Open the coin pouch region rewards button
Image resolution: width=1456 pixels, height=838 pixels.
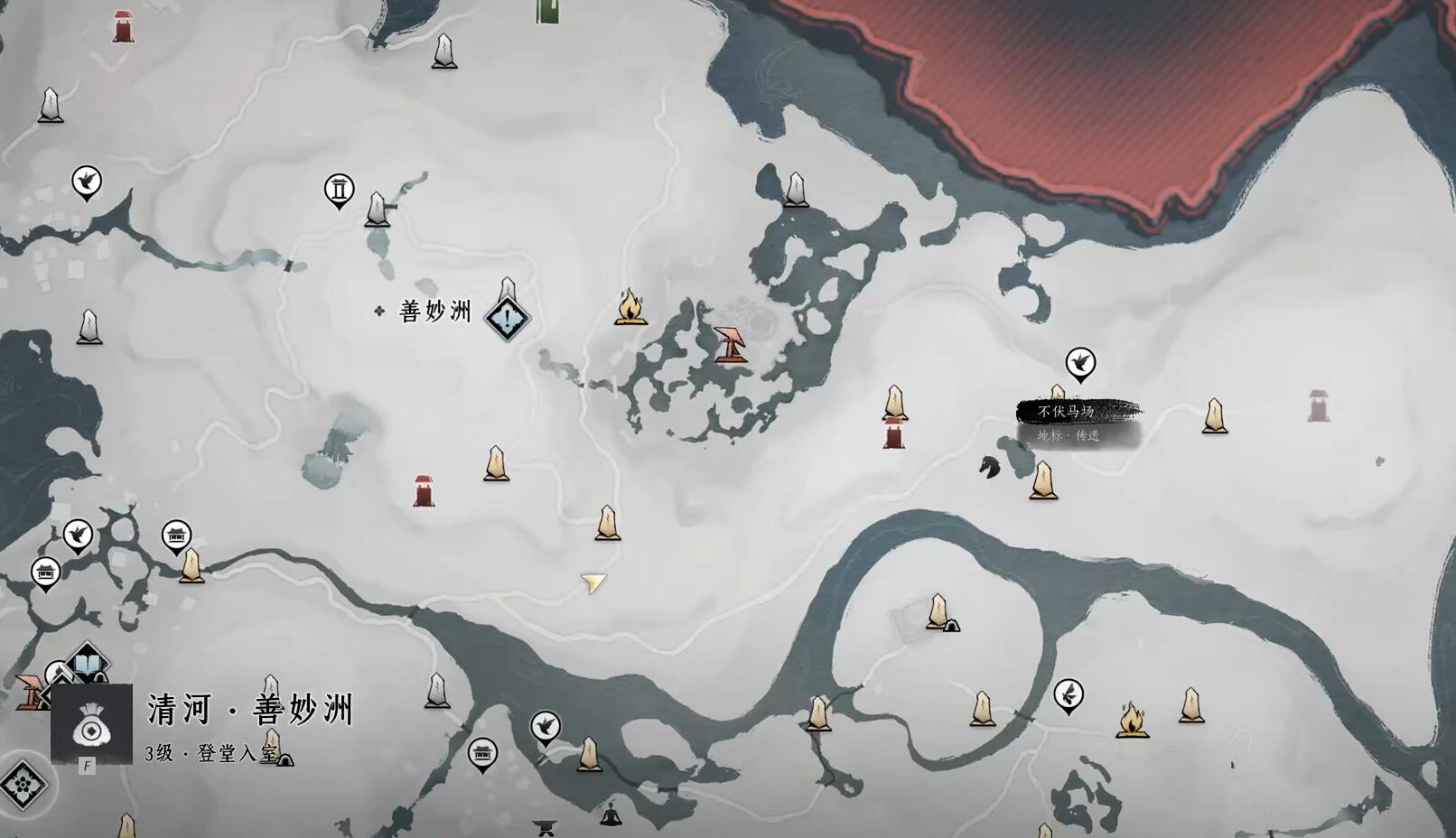[x=91, y=724]
